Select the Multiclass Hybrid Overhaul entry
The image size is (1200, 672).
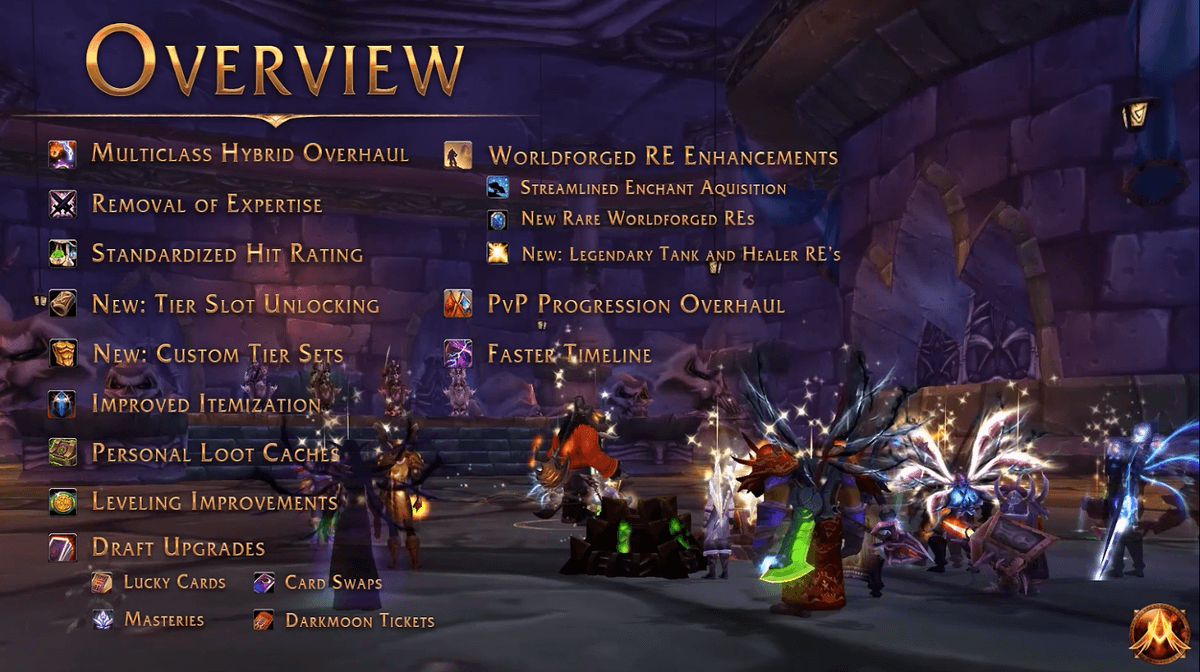tap(250, 154)
